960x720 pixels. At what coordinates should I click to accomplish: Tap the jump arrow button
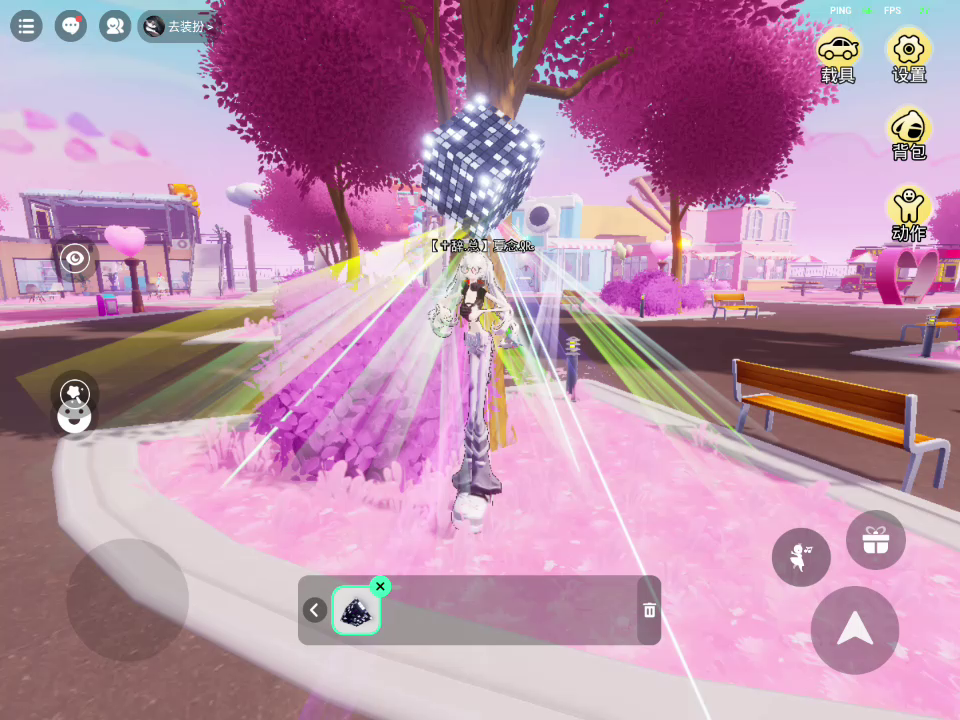854,630
